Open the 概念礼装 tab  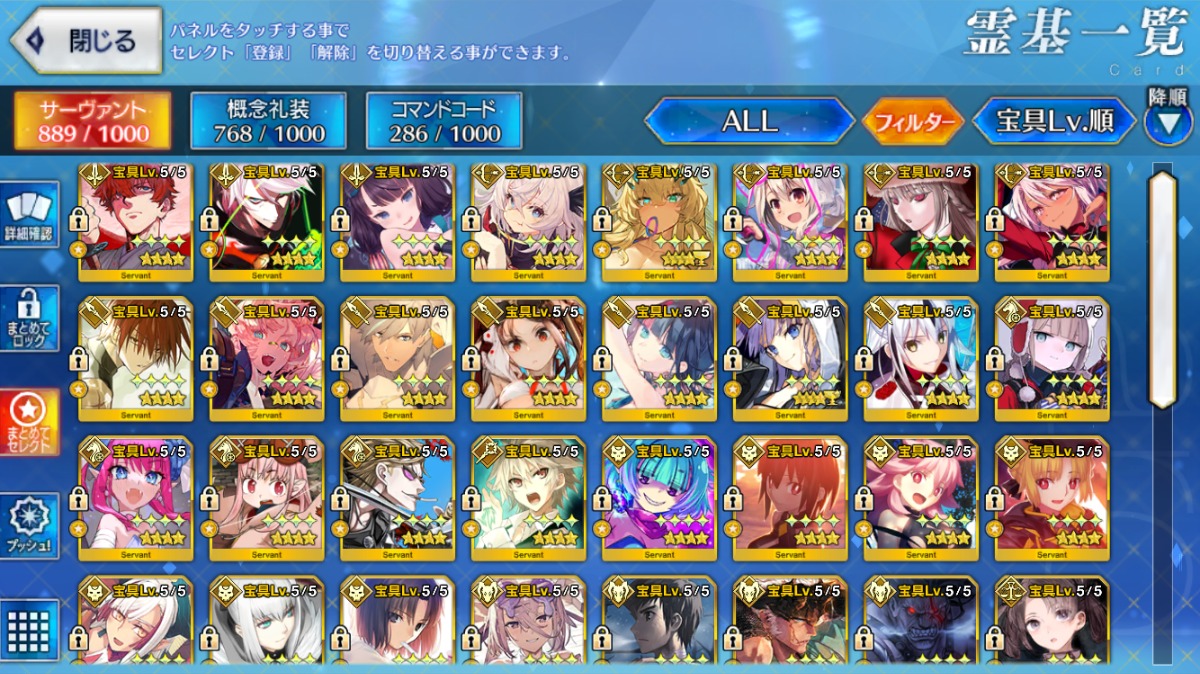click(x=268, y=121)
